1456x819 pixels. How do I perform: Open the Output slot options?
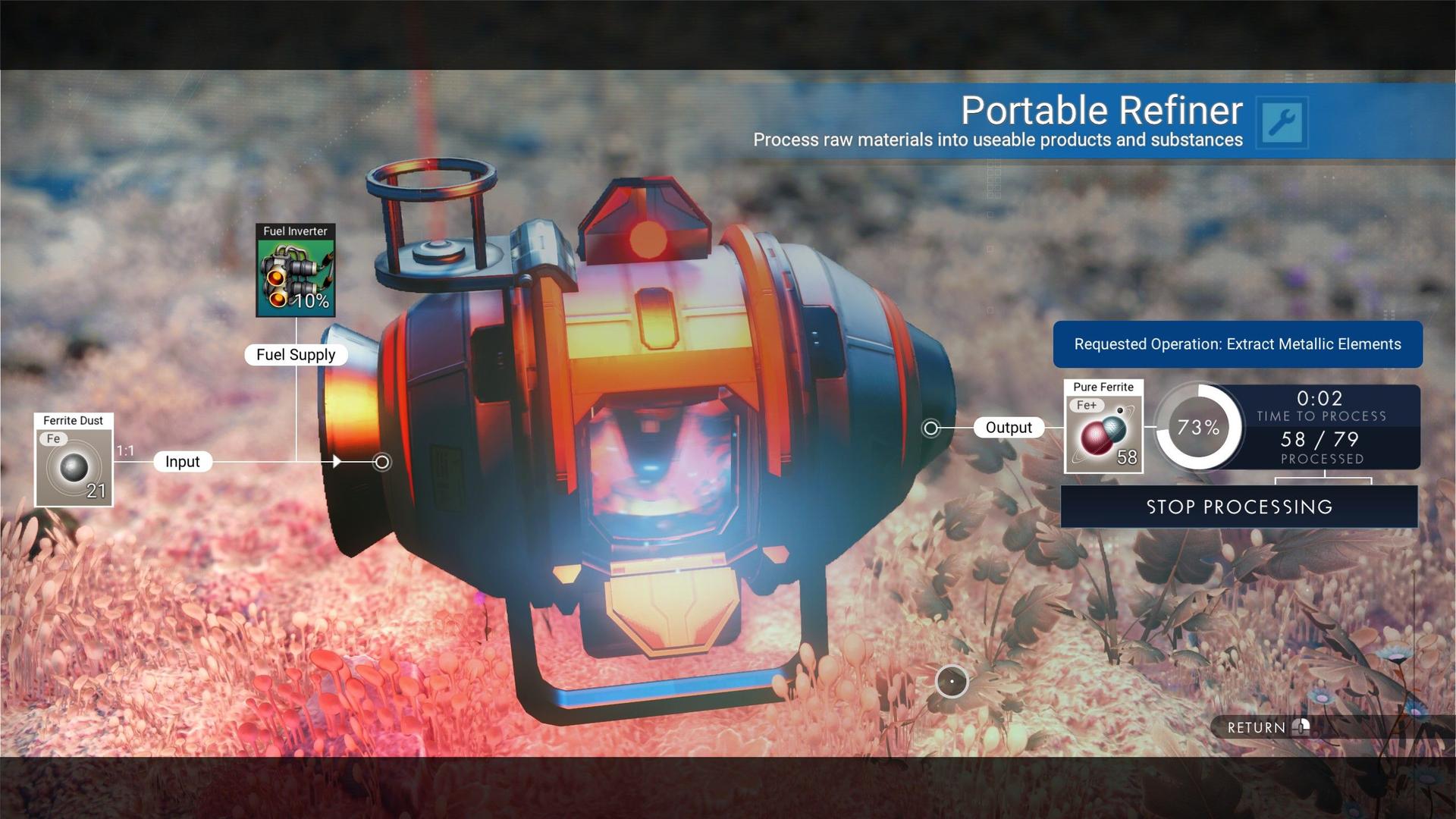[1009, 427]
